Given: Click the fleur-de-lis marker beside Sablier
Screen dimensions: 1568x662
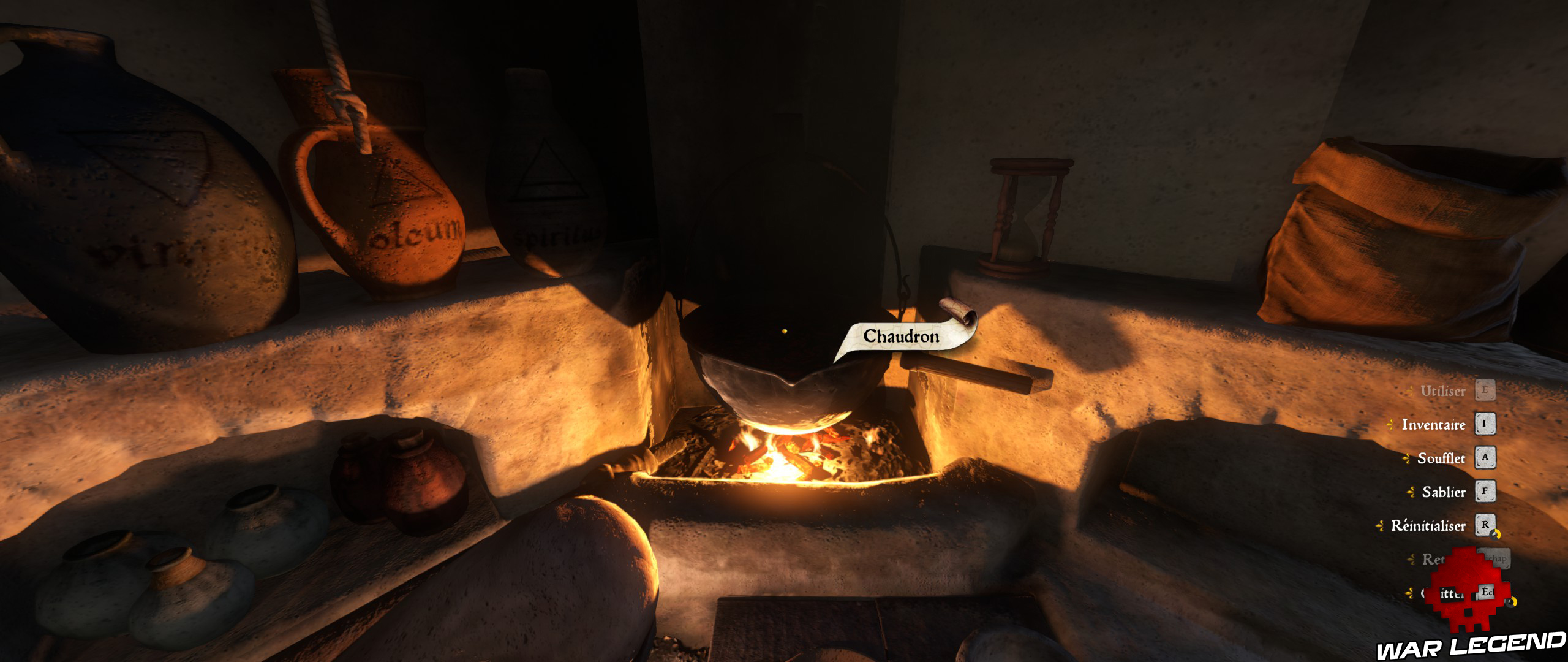Looking at the screenshot, I should coord(1410,492).
